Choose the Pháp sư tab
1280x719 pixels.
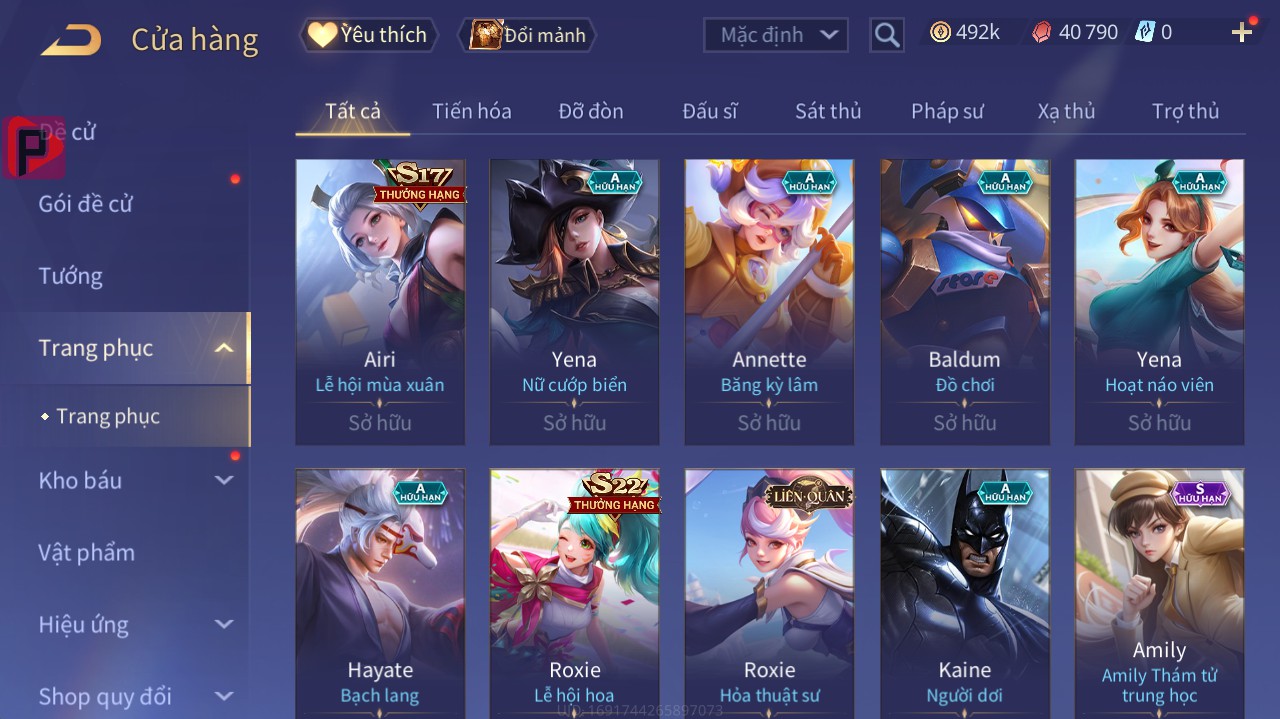click(x=947, y=111)
